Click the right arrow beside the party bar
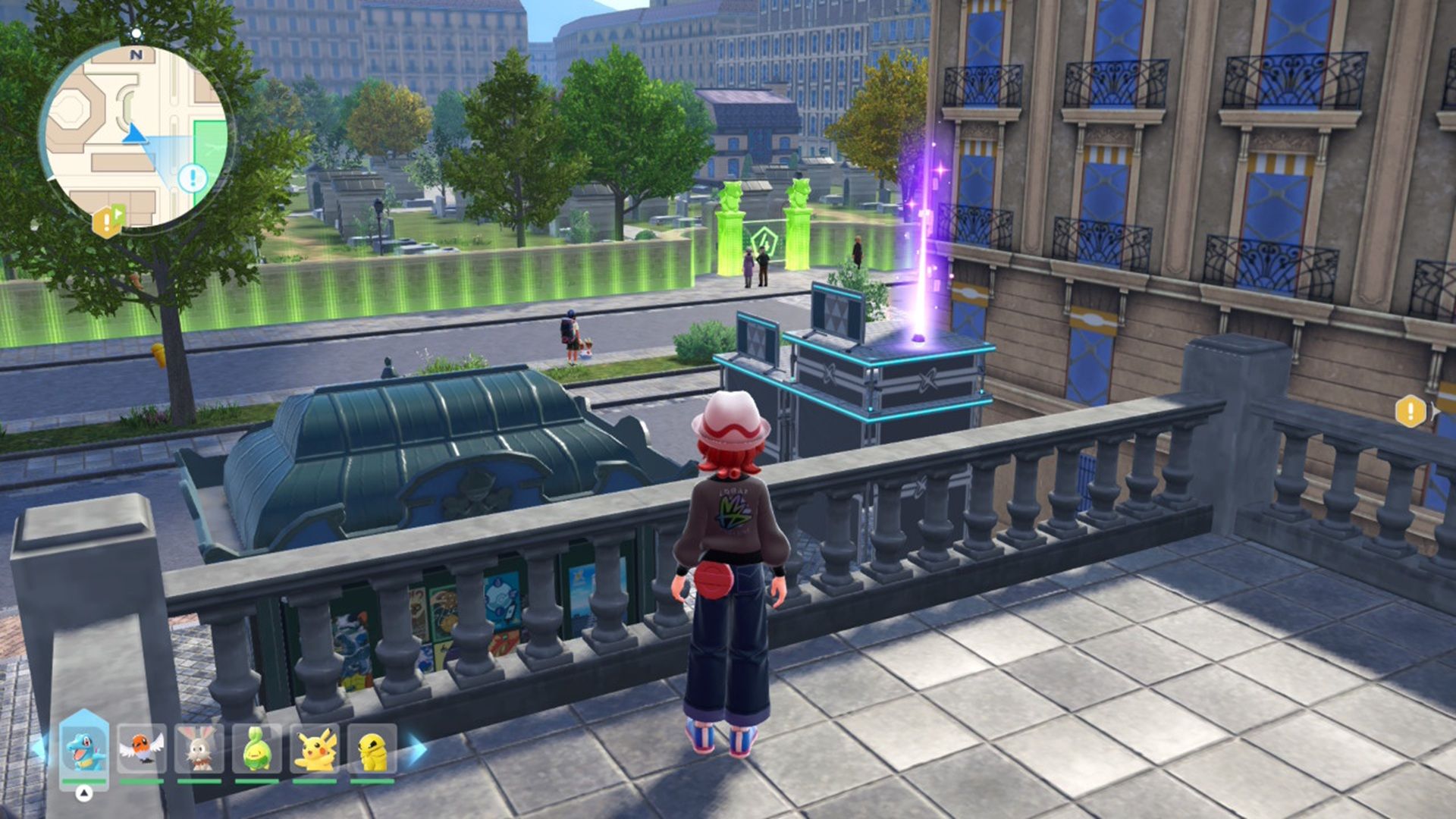The image size is (1456, 819). point(416,749)
